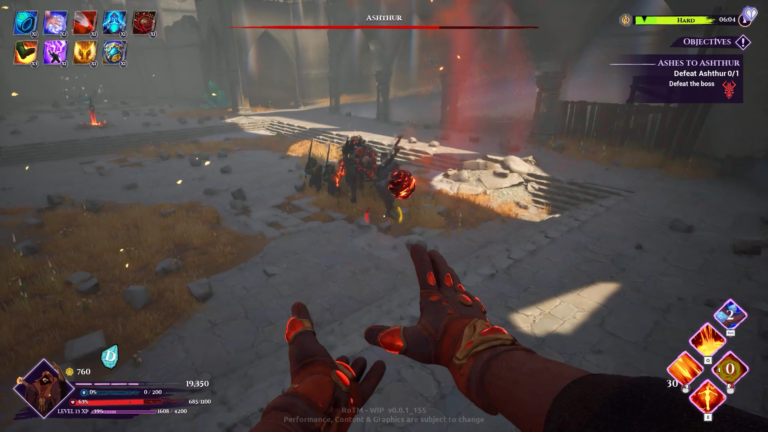Viewport: 768px width, 432px height.
Task: Activate the blue crystal ability showing 2
Action: pyautogui.click(x=730, y=313)
